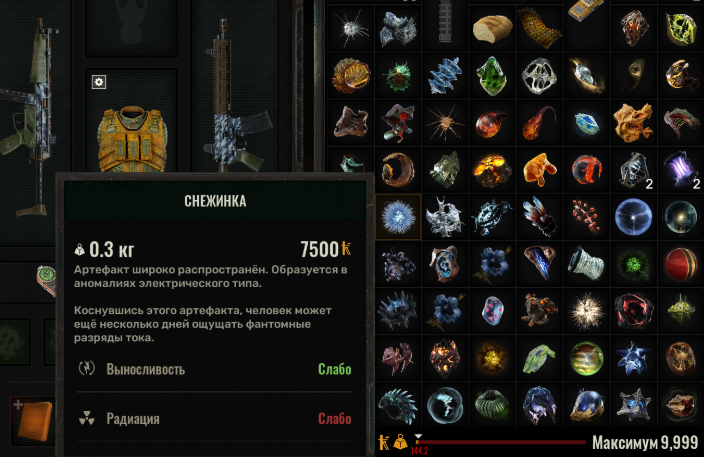This screenshot has height=457, width=704.
Task: Select the white coiled spring artifact
Action: (586, 262)
